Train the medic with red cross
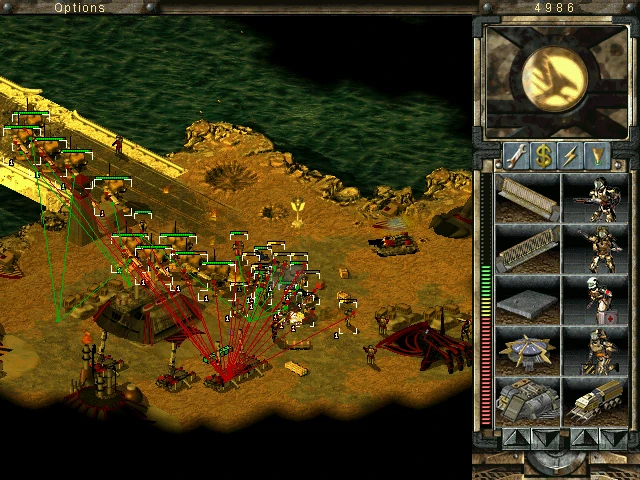 [598, 300]
